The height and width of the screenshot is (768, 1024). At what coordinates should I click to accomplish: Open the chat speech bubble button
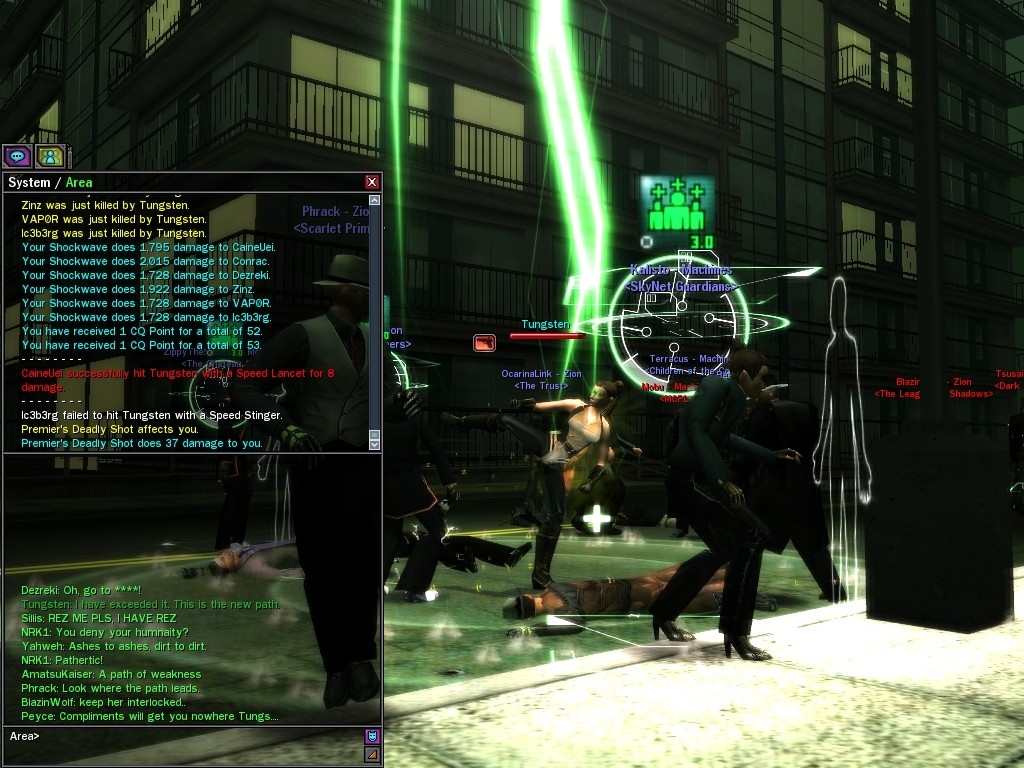click(18, 156)
